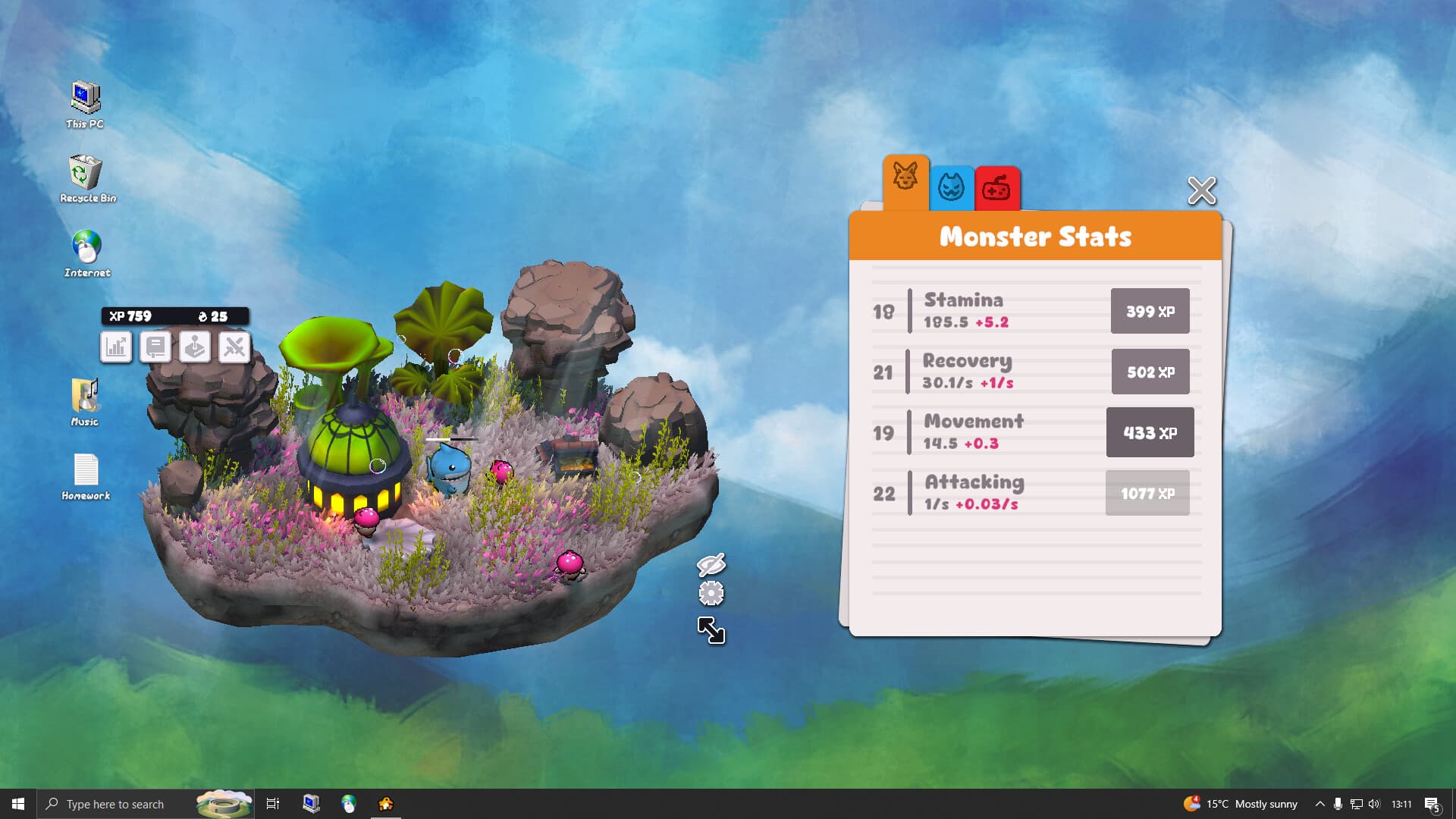Image resolution: width=1456 pixels, height=819 pixels.
Task: Open battle mode via crossed swords icon
Action: point(234,347)
